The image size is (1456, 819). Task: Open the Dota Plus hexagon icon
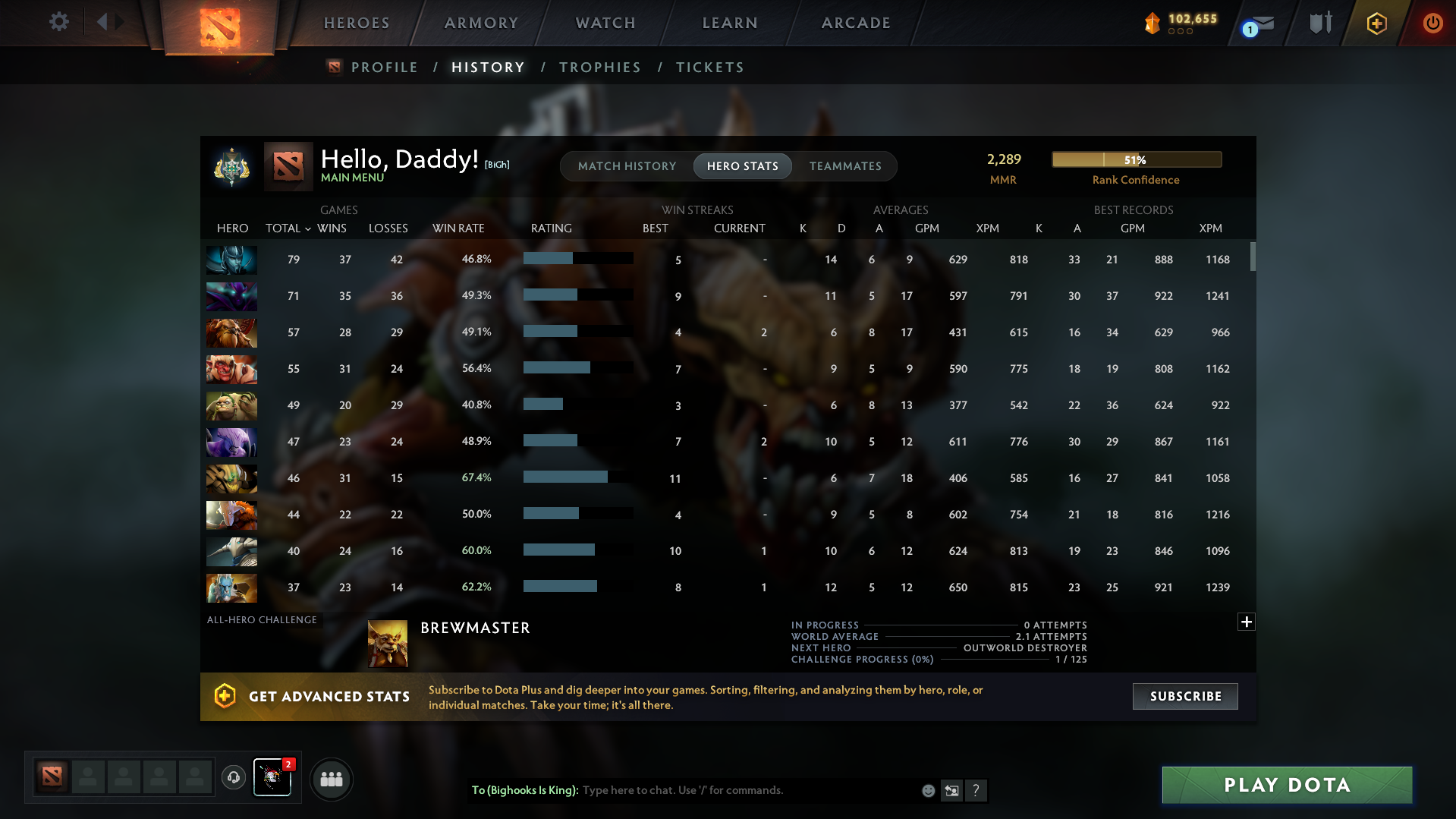point(1376,23)
